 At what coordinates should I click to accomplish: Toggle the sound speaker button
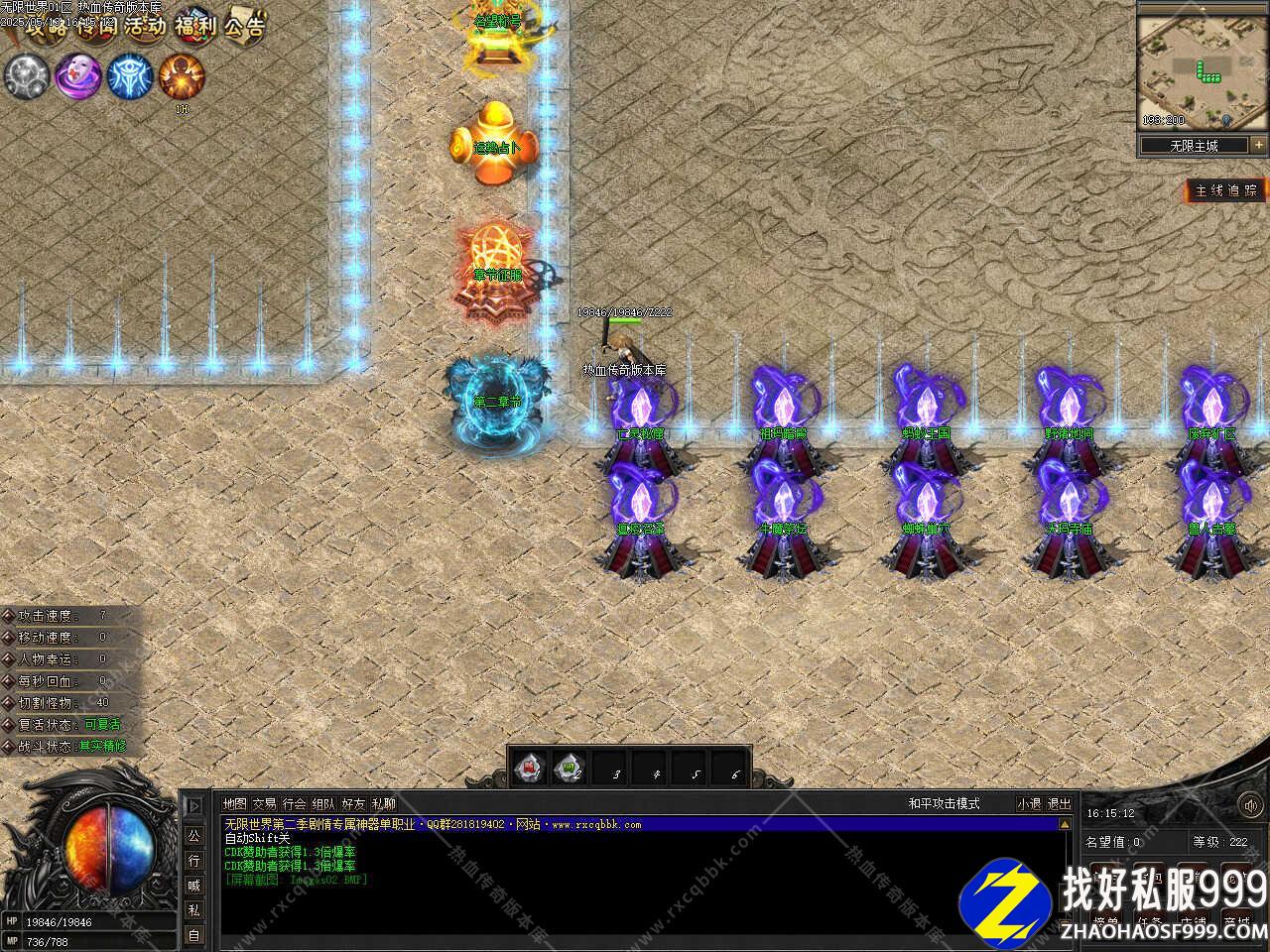1249,804
